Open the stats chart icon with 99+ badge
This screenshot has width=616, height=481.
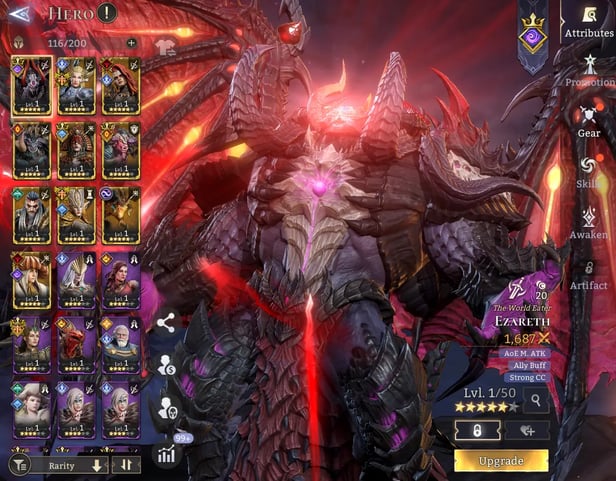pos(165,454)
